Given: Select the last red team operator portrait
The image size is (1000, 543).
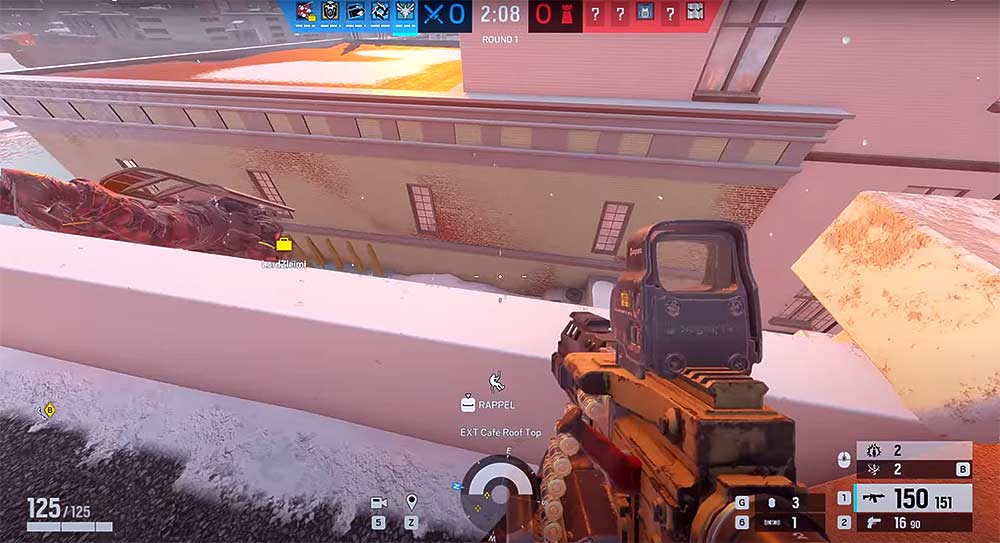Looking at the screenshot, I should click(695, 12).
